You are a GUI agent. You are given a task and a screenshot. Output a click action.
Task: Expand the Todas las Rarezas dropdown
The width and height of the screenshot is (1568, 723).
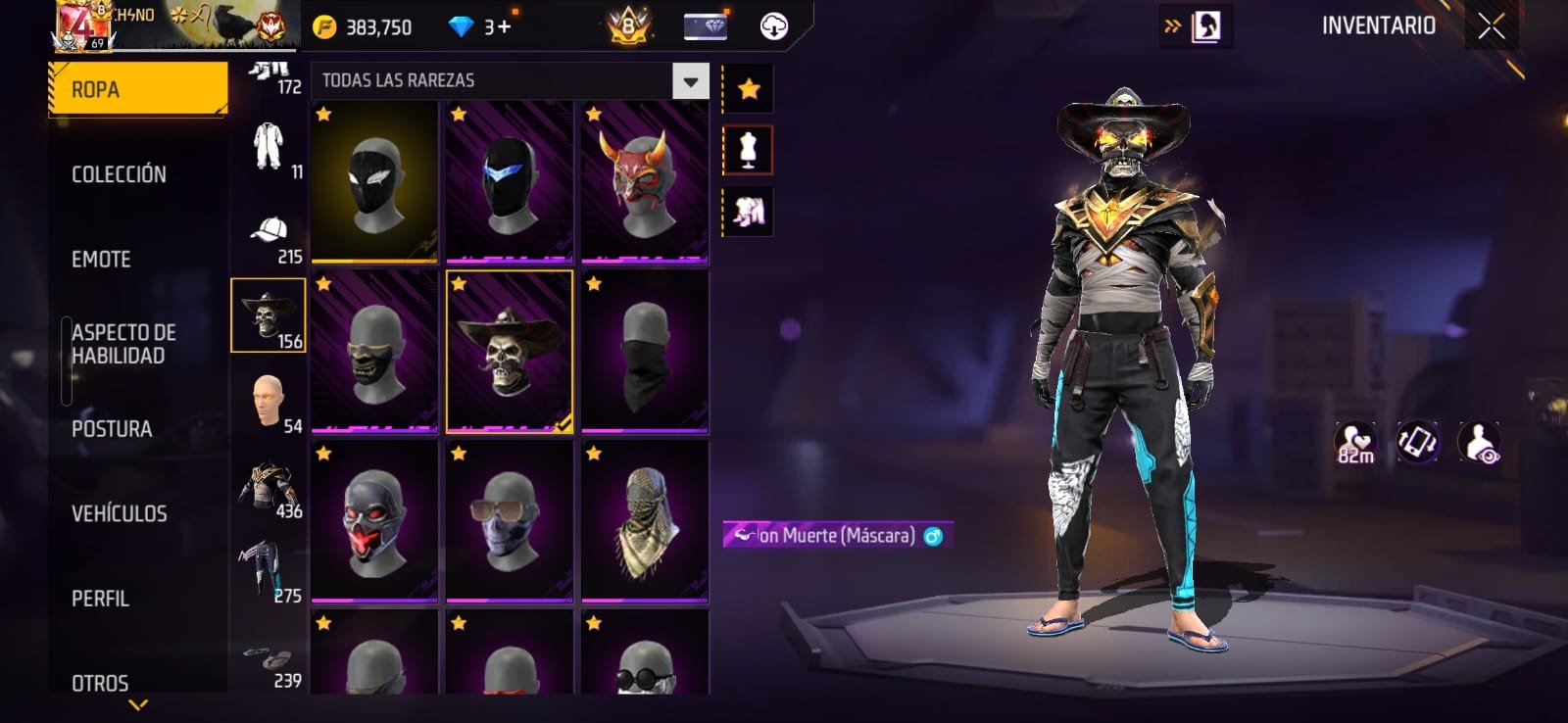(690, 81)
